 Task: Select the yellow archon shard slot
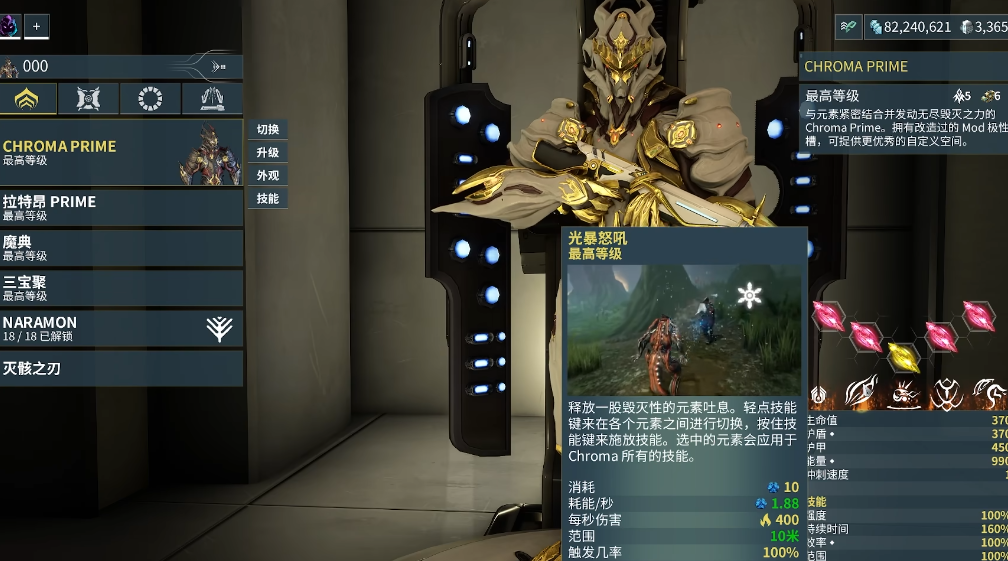[x=902, y=355]
